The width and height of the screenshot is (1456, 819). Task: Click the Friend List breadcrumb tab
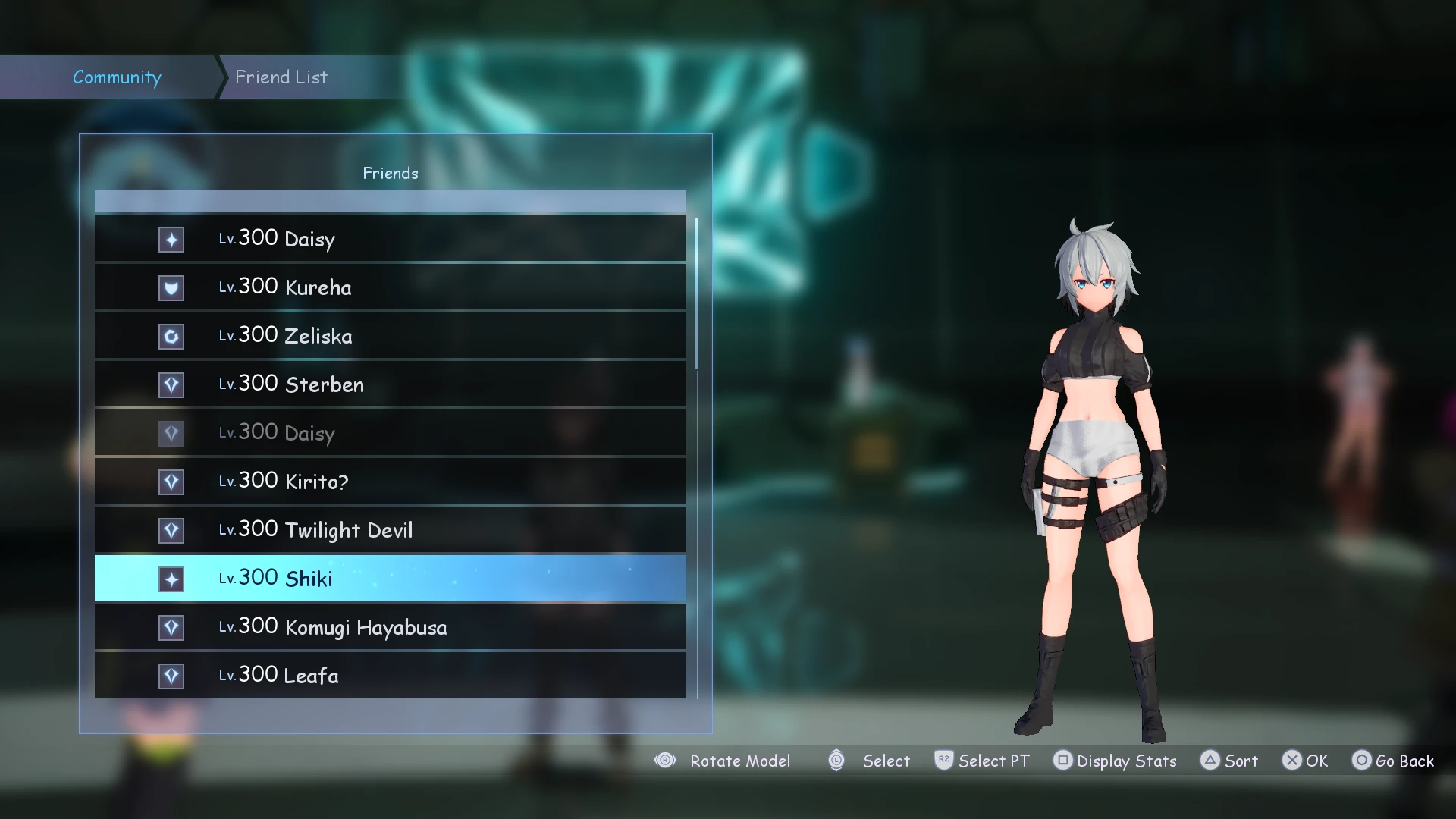[x=281, y=77]
